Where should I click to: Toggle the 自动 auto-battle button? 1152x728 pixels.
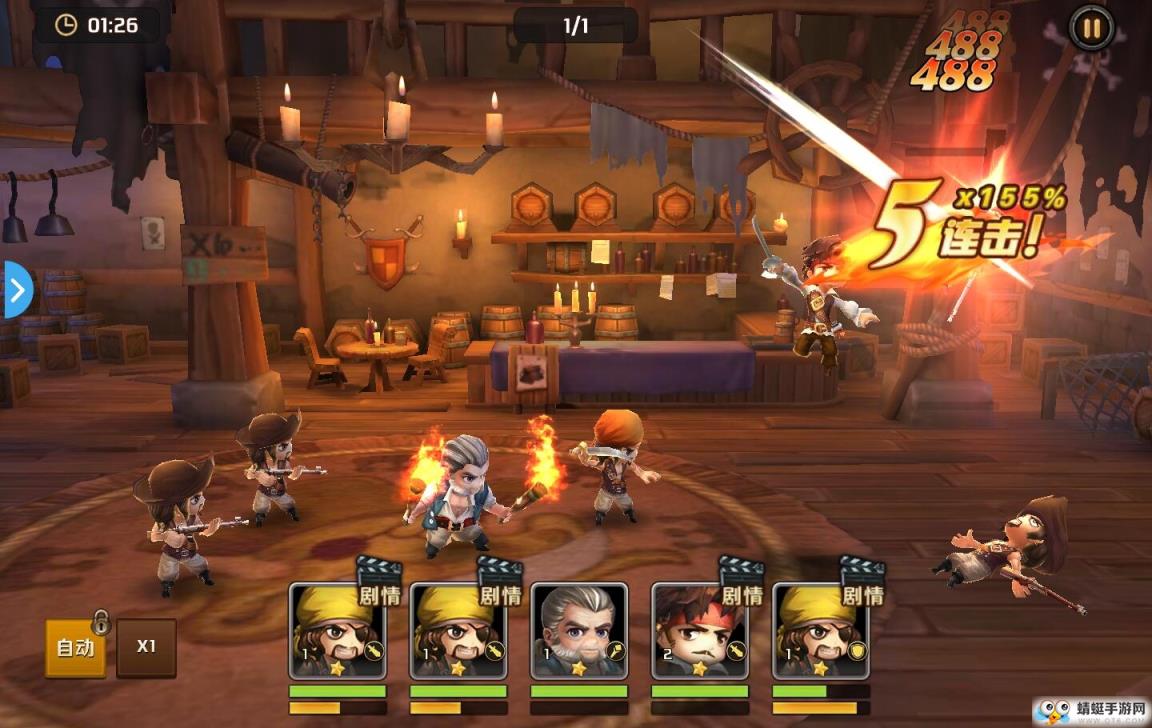(x=75, y=647)
